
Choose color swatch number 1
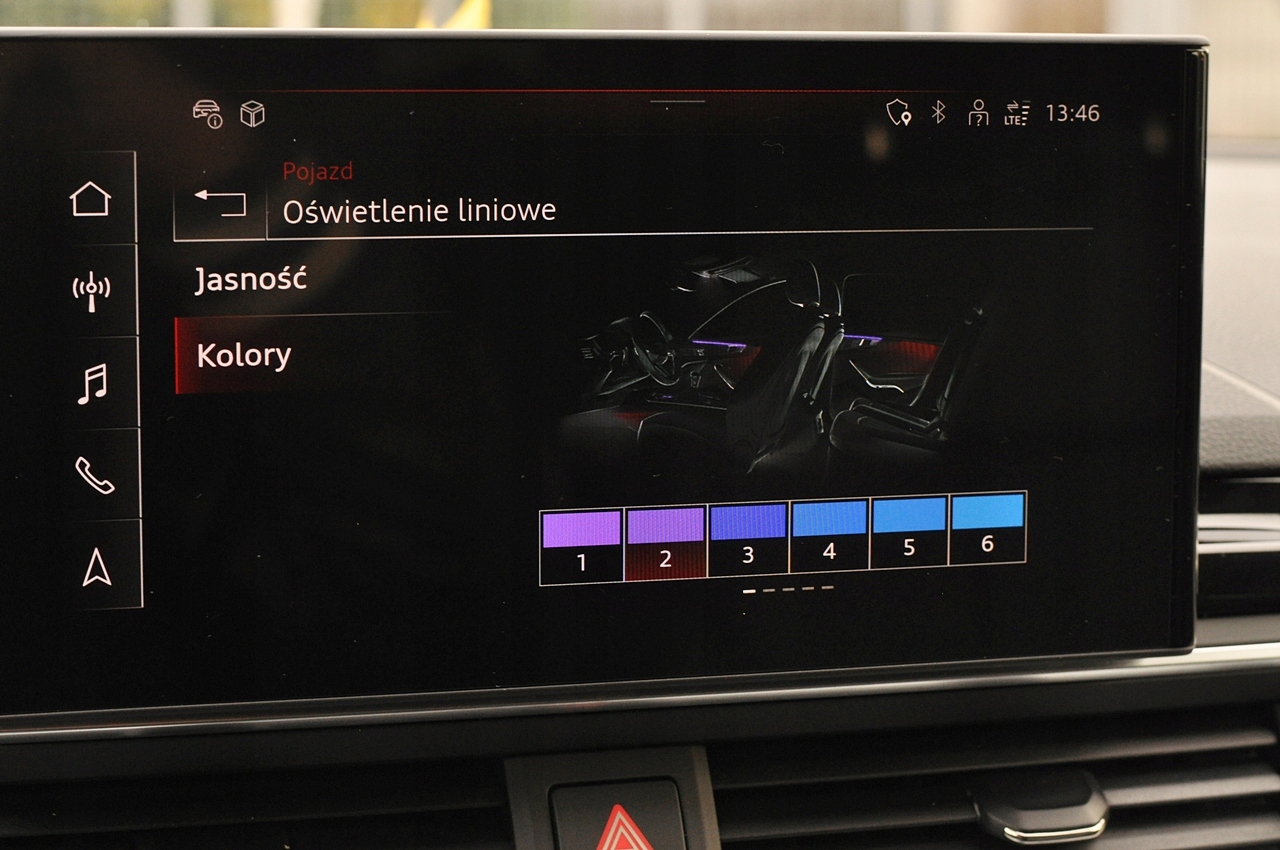581,546
